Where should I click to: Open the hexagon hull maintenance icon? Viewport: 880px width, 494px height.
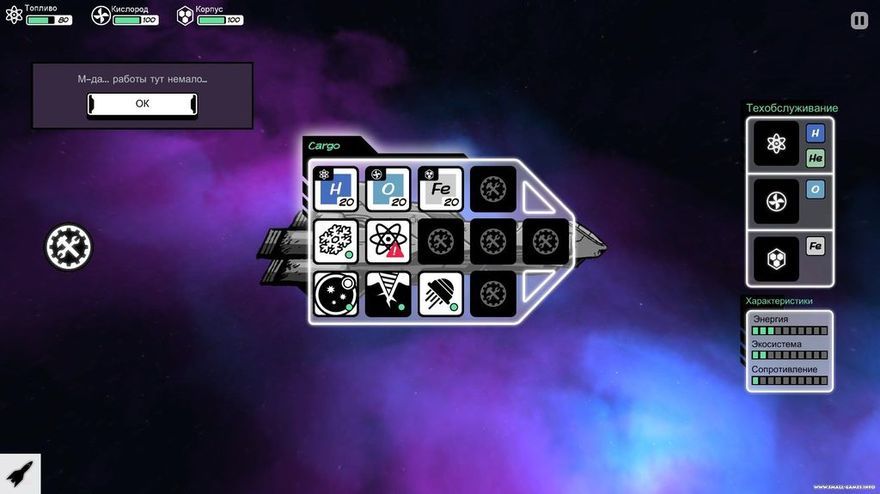click(776, 258)
